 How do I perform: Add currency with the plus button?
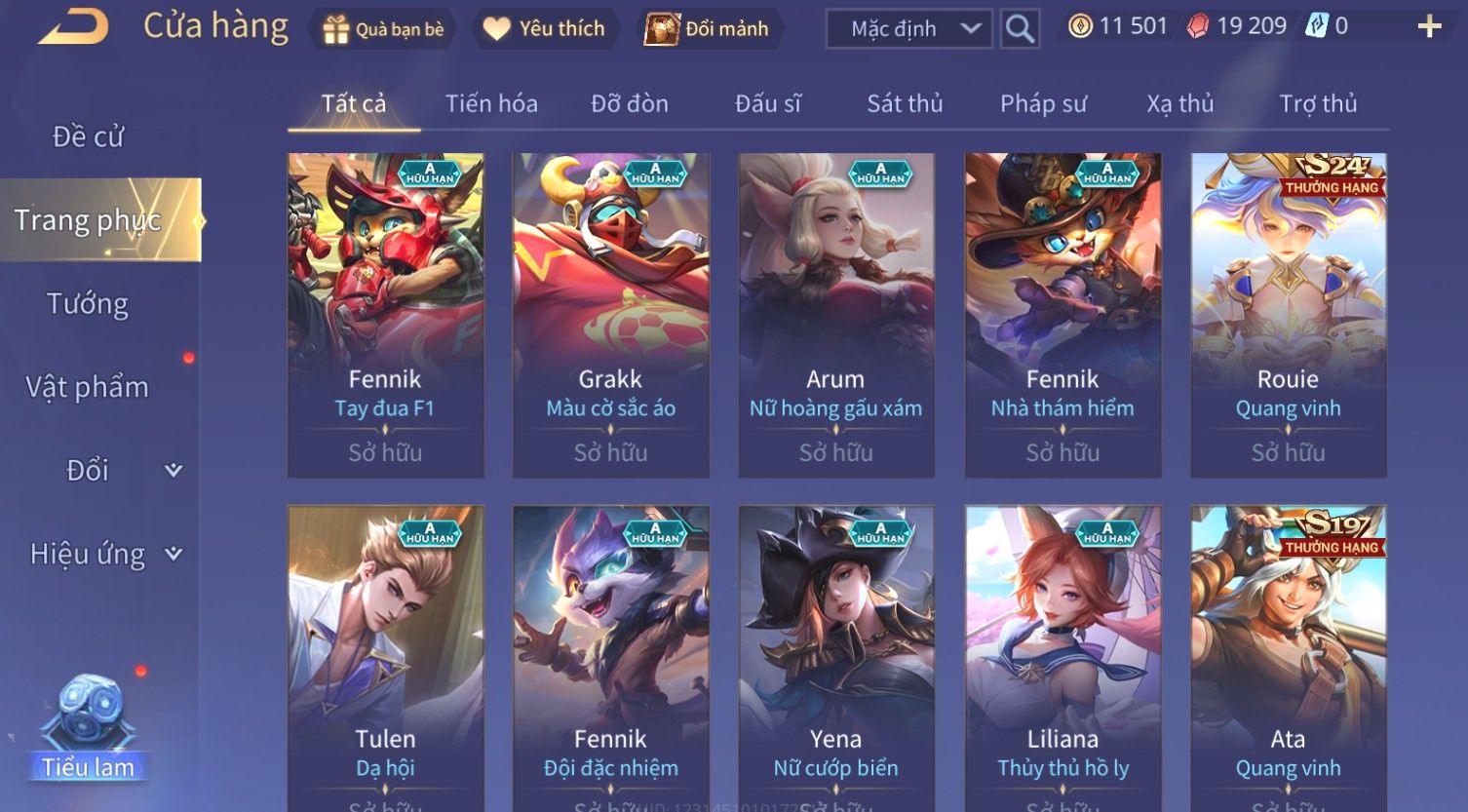point(1429,26)
